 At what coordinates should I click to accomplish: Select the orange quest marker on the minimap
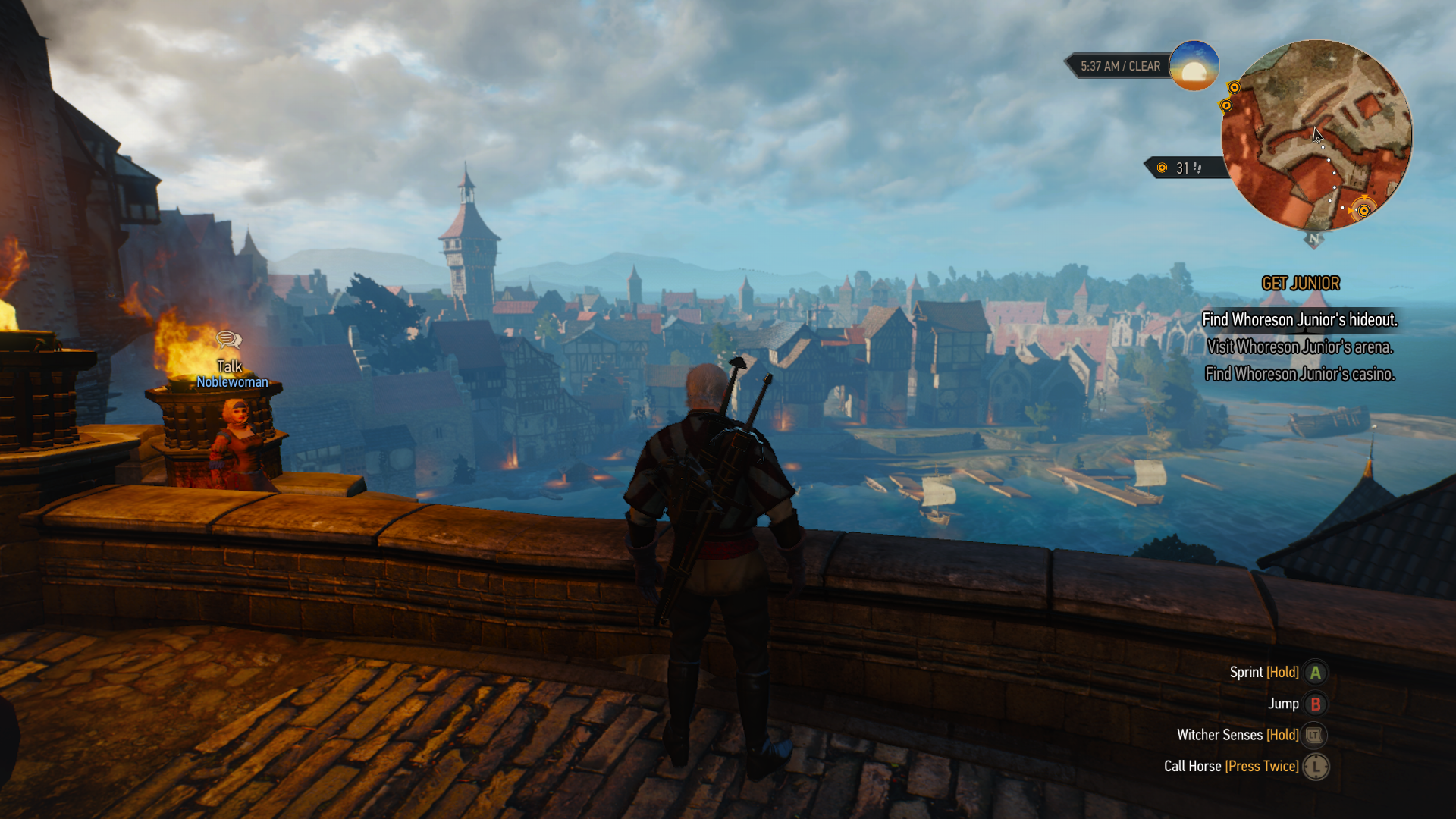point(1363,210)
